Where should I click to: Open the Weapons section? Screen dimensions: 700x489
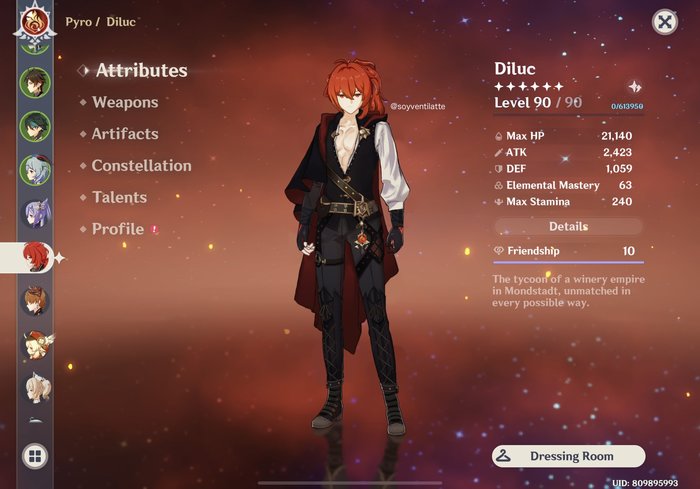point(124,102)
